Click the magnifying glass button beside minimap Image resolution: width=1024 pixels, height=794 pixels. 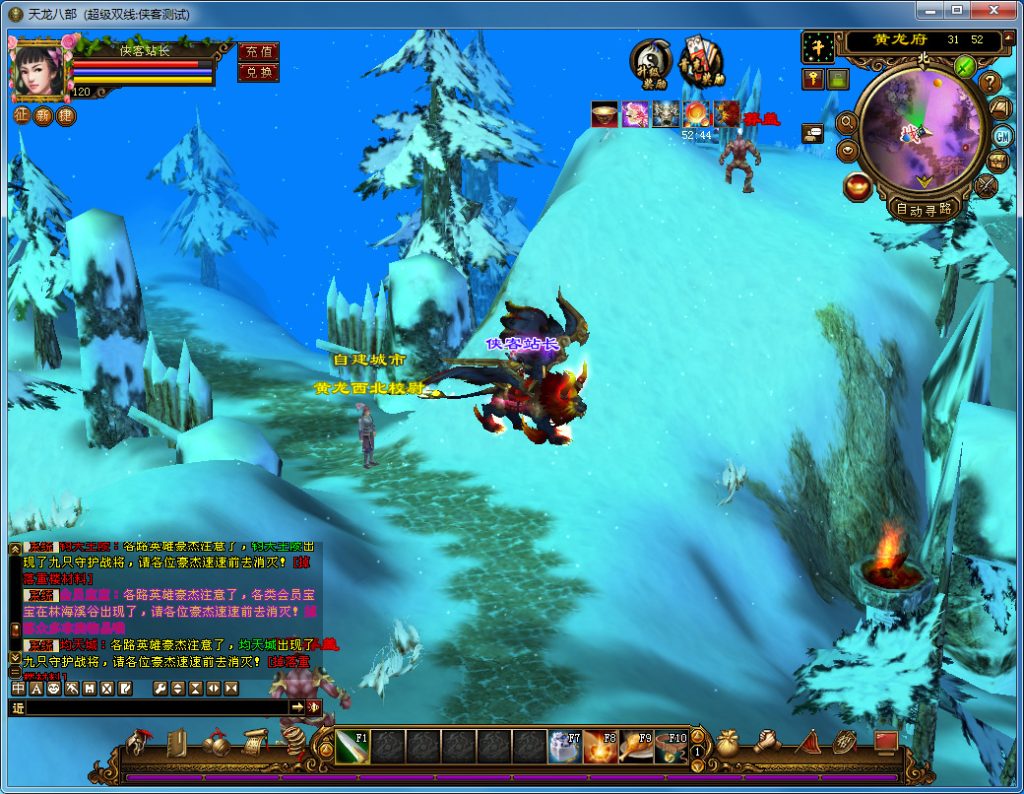pos(846,123)
